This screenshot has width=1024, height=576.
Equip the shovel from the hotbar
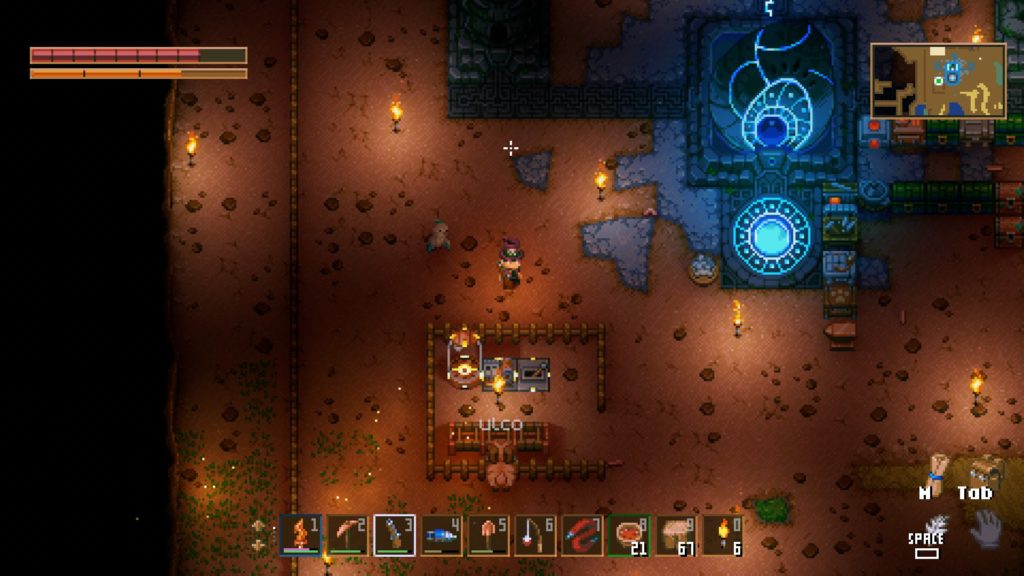[489, 535]
